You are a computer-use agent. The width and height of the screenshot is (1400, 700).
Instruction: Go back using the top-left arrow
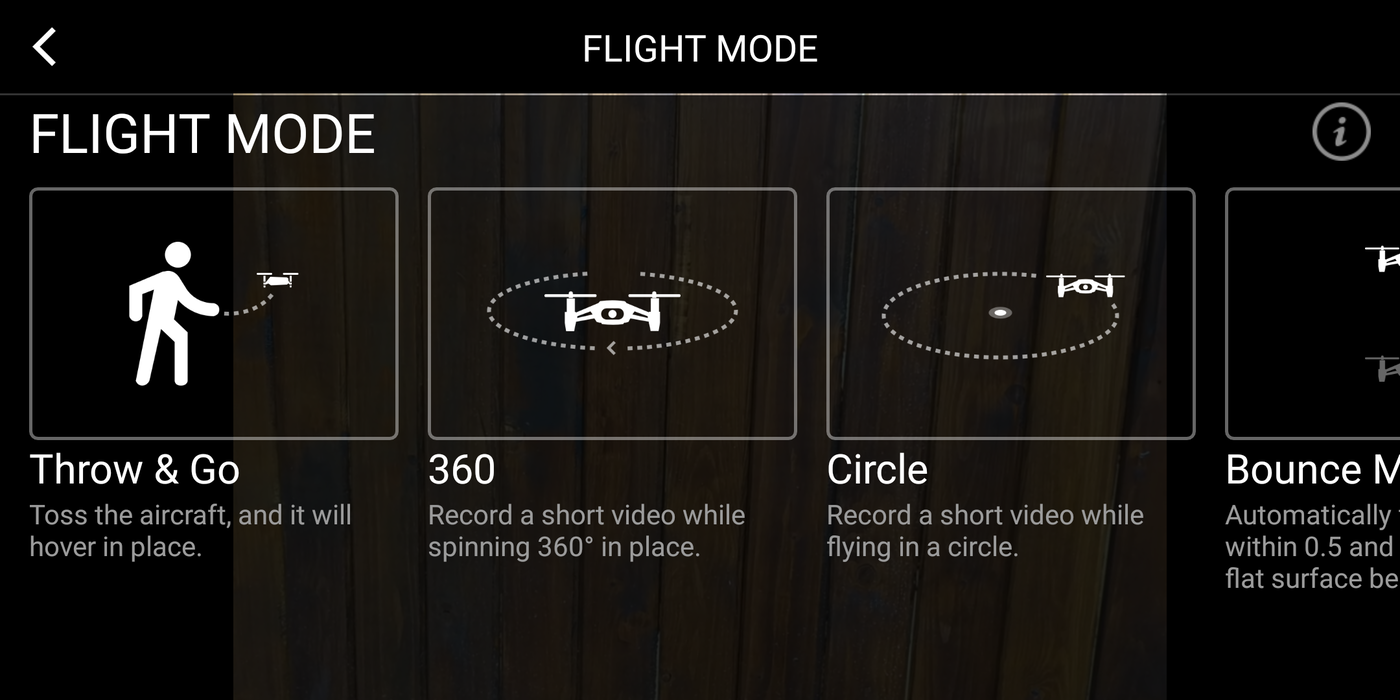pos(45,47)
